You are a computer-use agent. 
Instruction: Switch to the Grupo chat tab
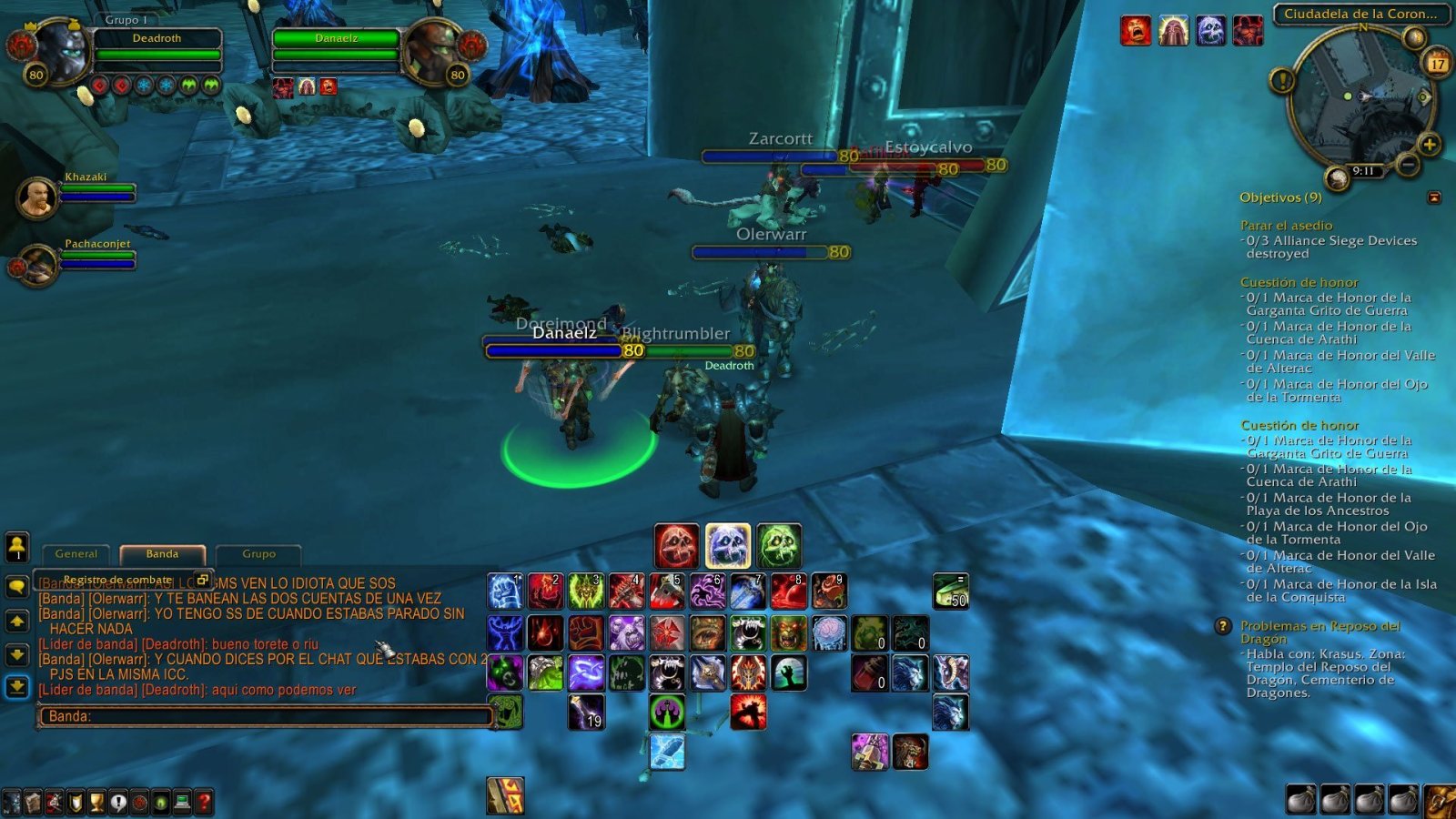(260, 553)
